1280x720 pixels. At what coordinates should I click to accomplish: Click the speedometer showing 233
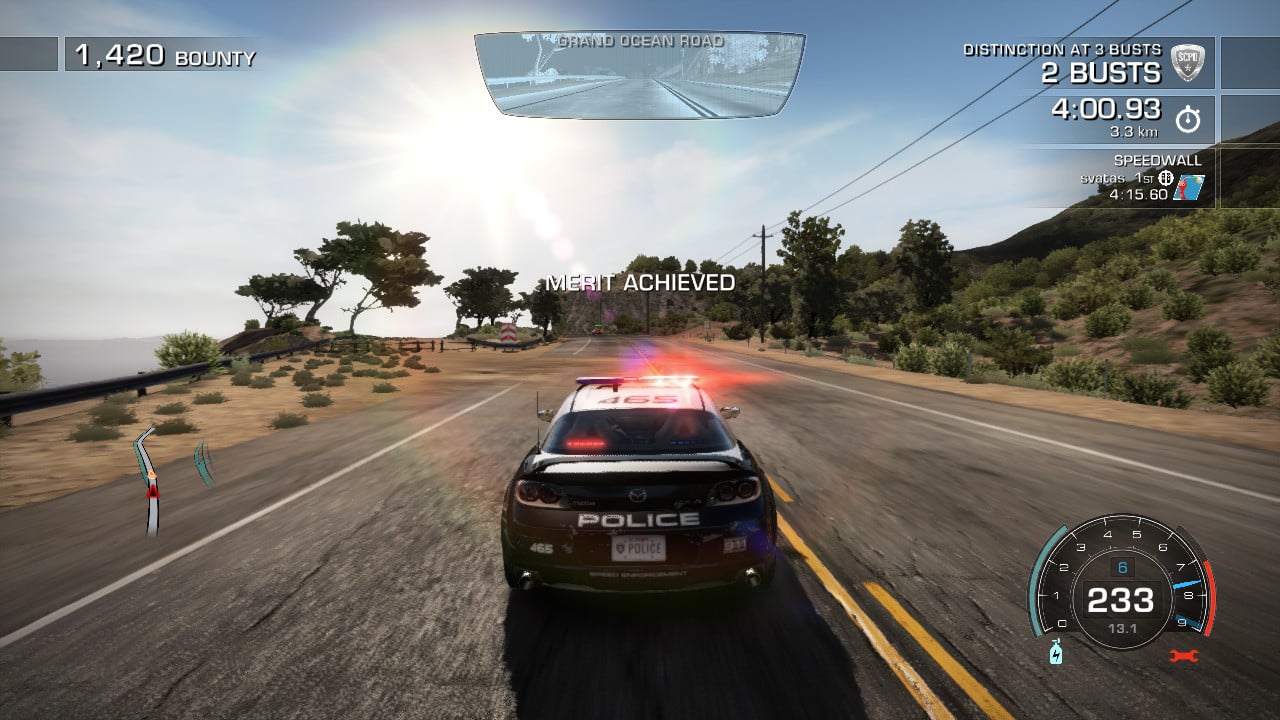click(1120, 600)
